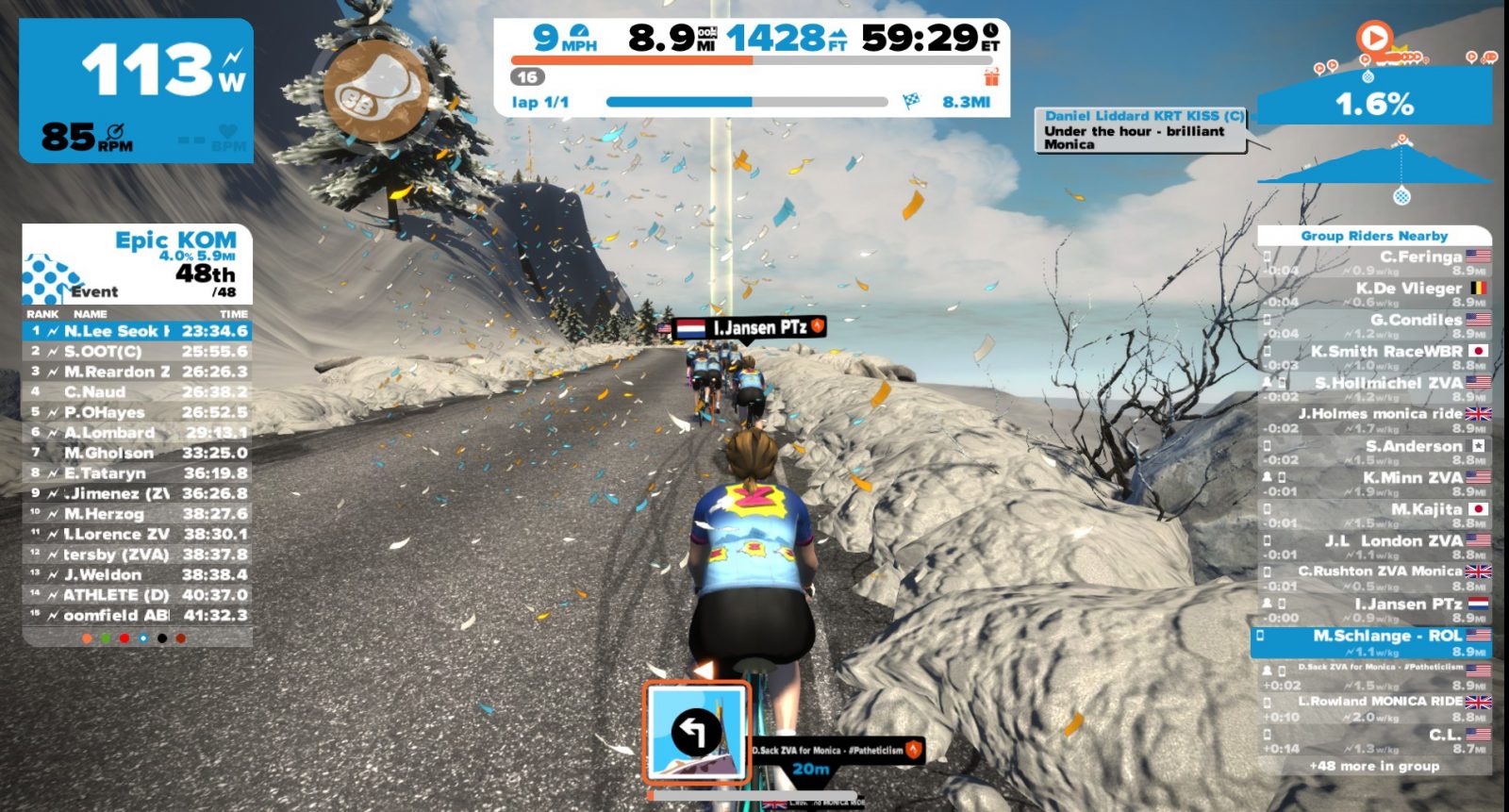Viewport: 1509px width, 812px height.
Task: Click the gift box icon by the progress bar
Action: pos(991,76)
